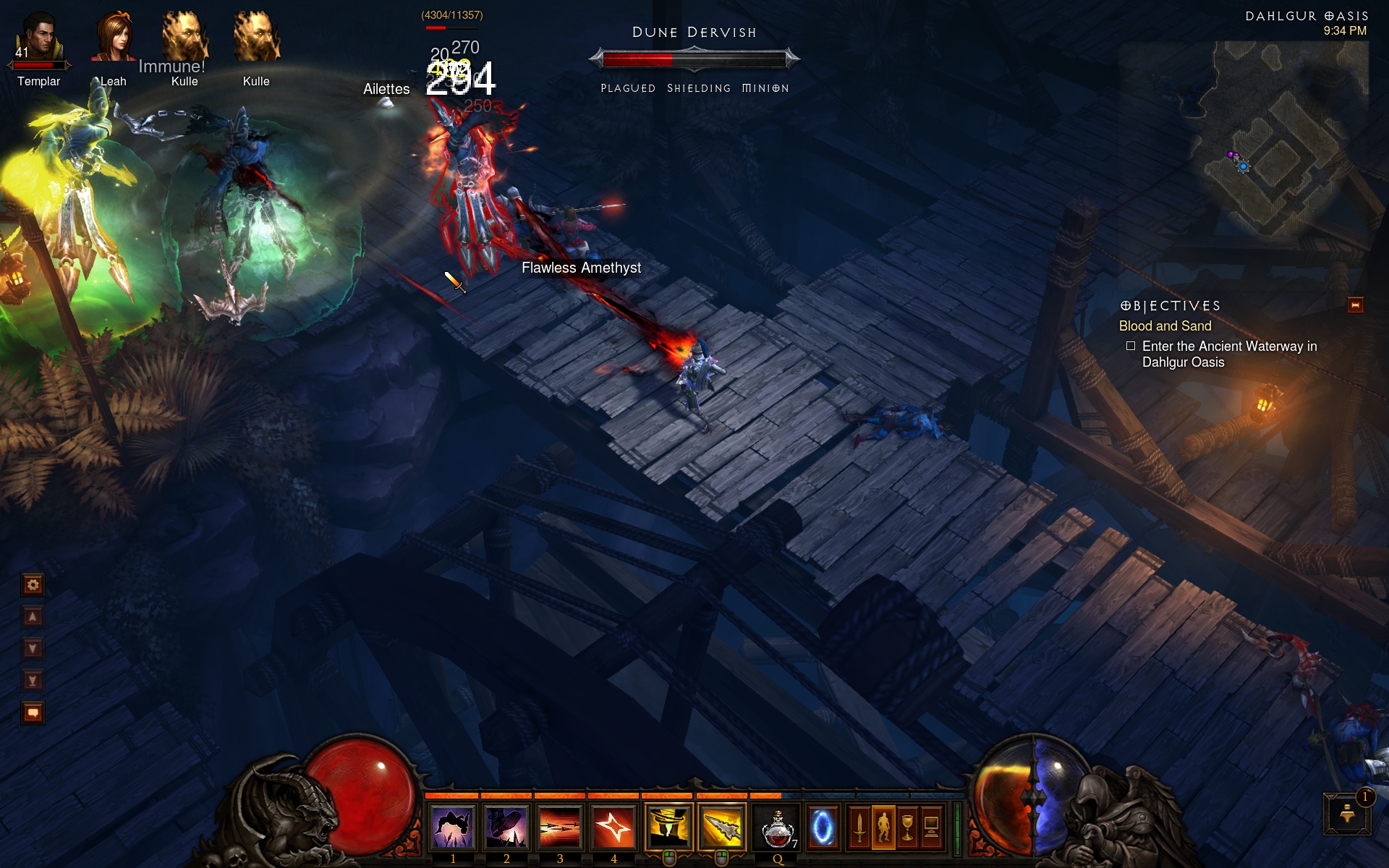Open the computer game menu button

tap(932, 827)
